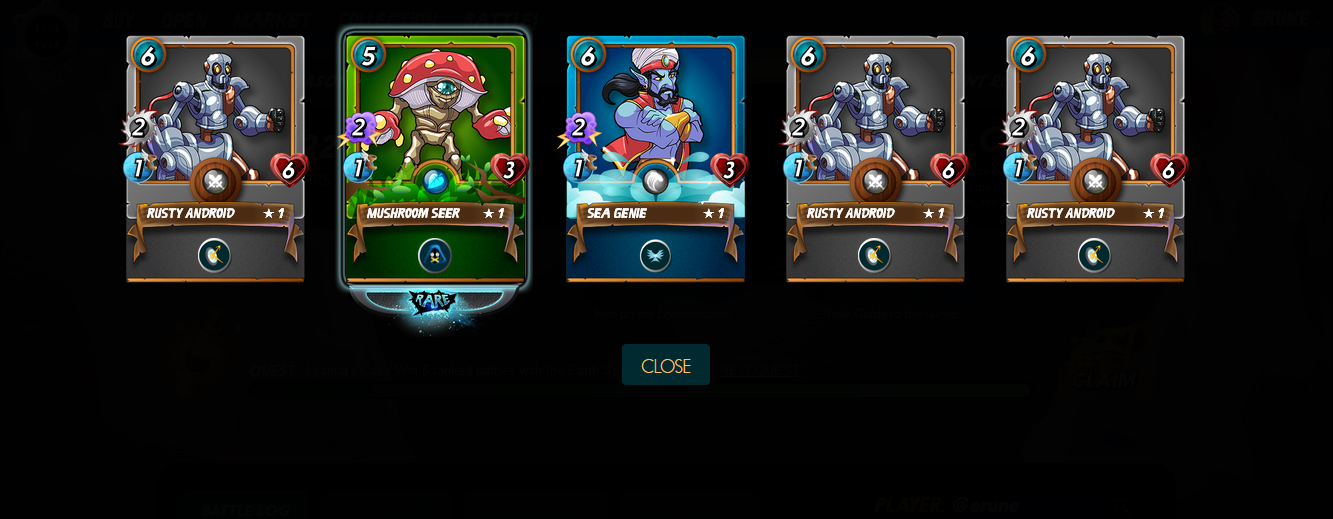Click the Mushroom Seer's silence ability icon

(435, 255)
